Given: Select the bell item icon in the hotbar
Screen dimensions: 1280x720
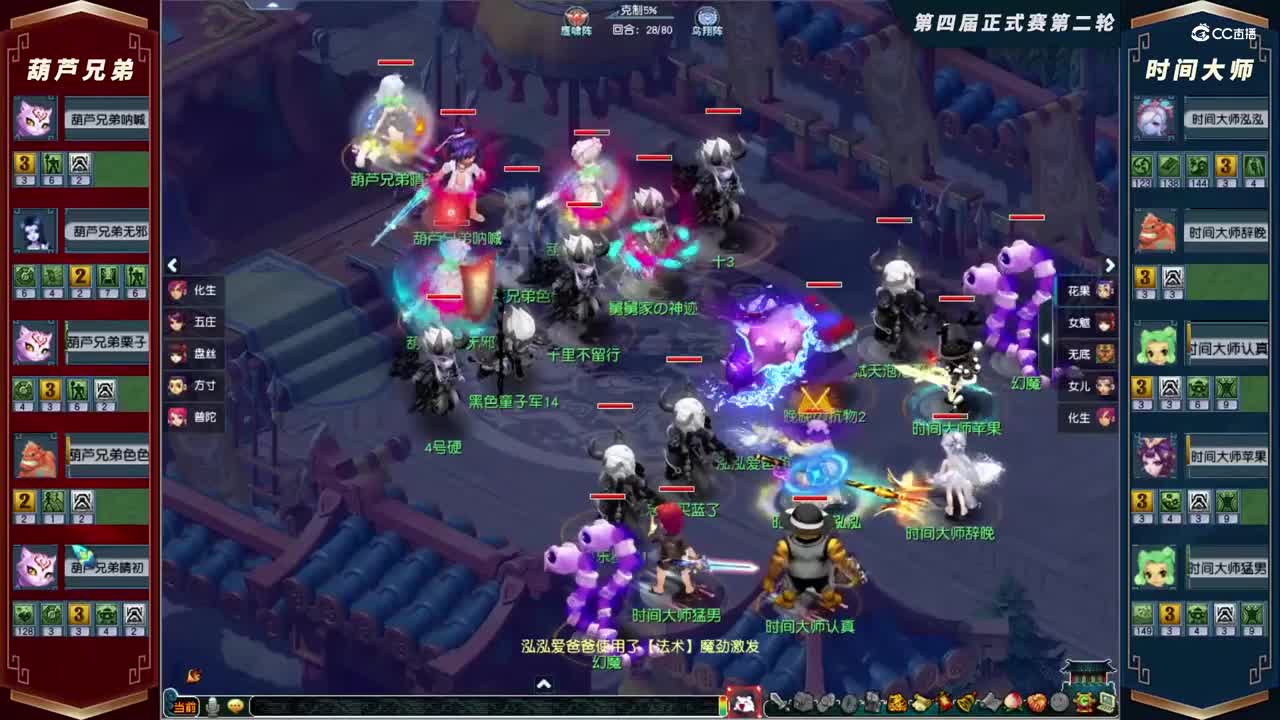Looking at the screenshot, I should (966, 703).
